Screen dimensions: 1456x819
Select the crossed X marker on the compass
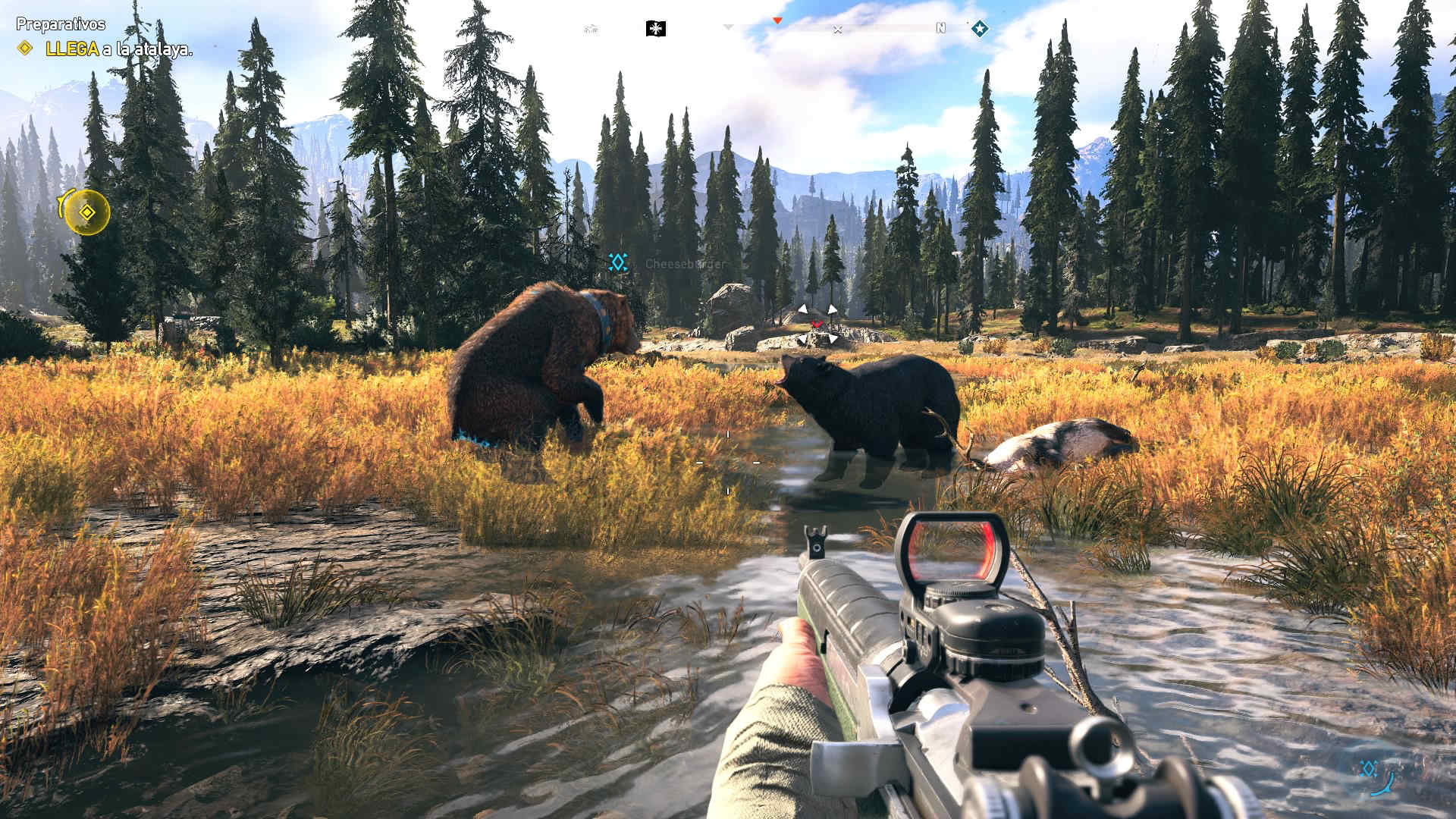[x=837, y=30]
